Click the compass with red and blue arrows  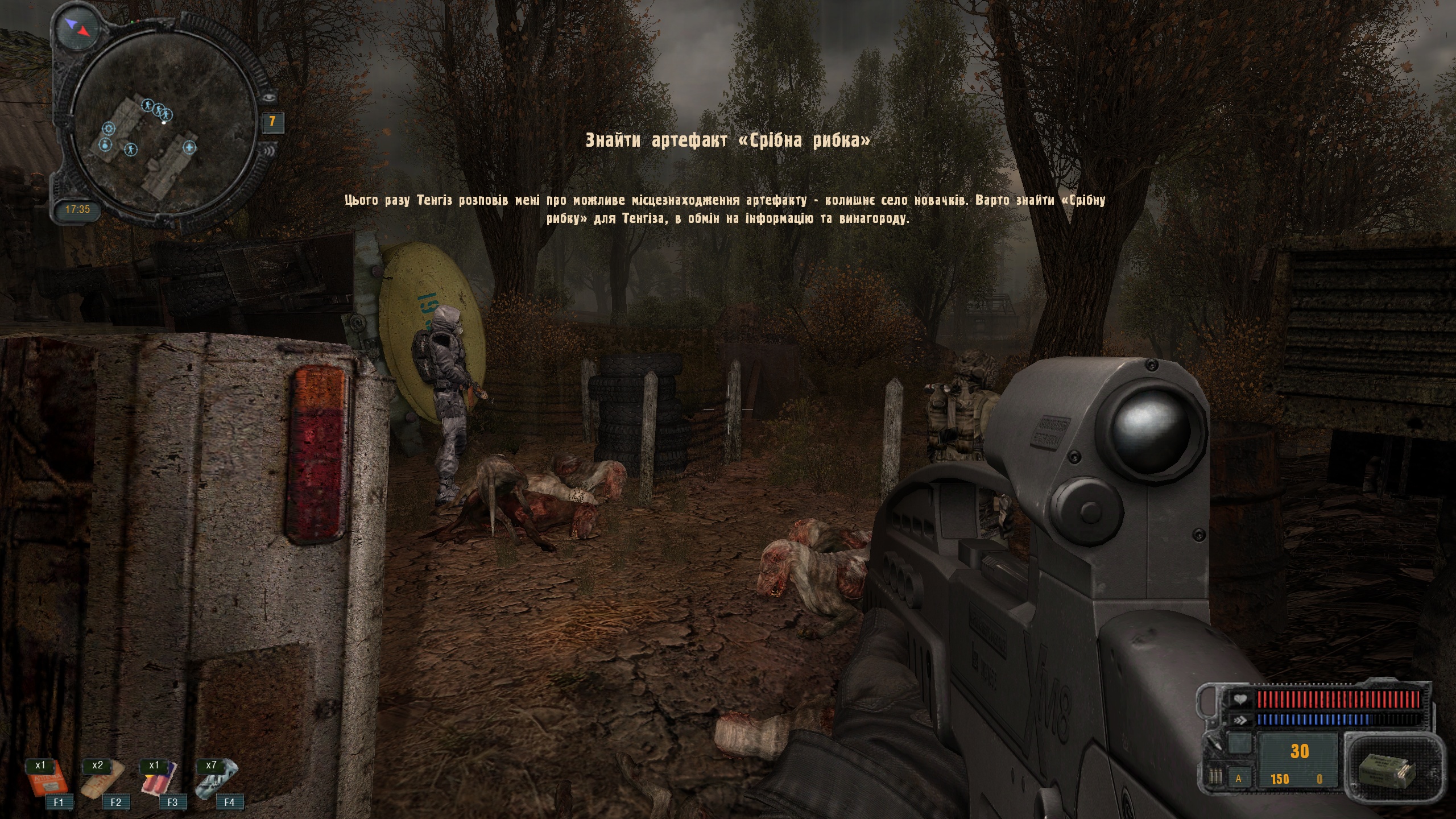(74, 26)
